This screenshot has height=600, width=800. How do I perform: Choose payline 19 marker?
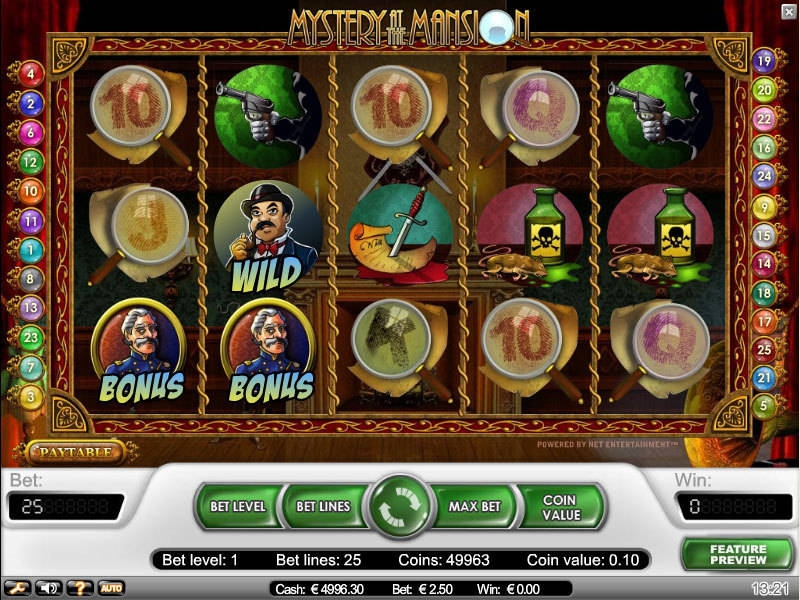pos(766,60)
